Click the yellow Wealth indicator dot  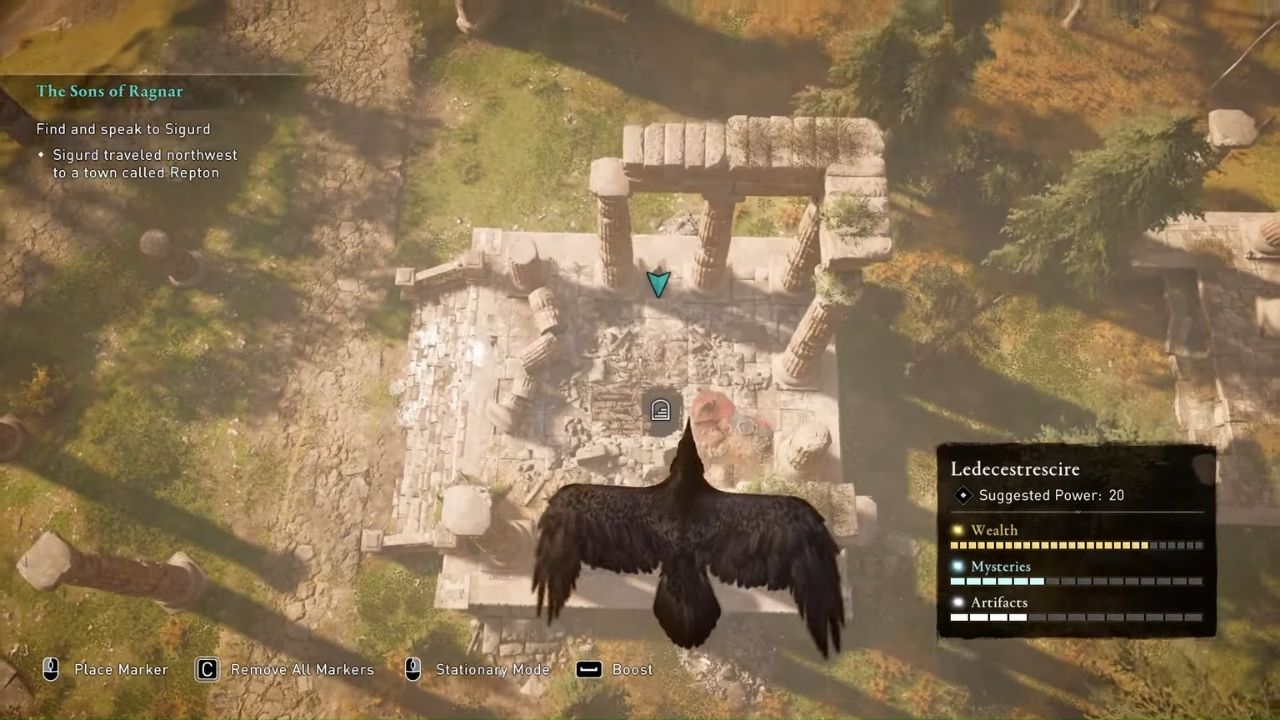click(x=958, y=530)
